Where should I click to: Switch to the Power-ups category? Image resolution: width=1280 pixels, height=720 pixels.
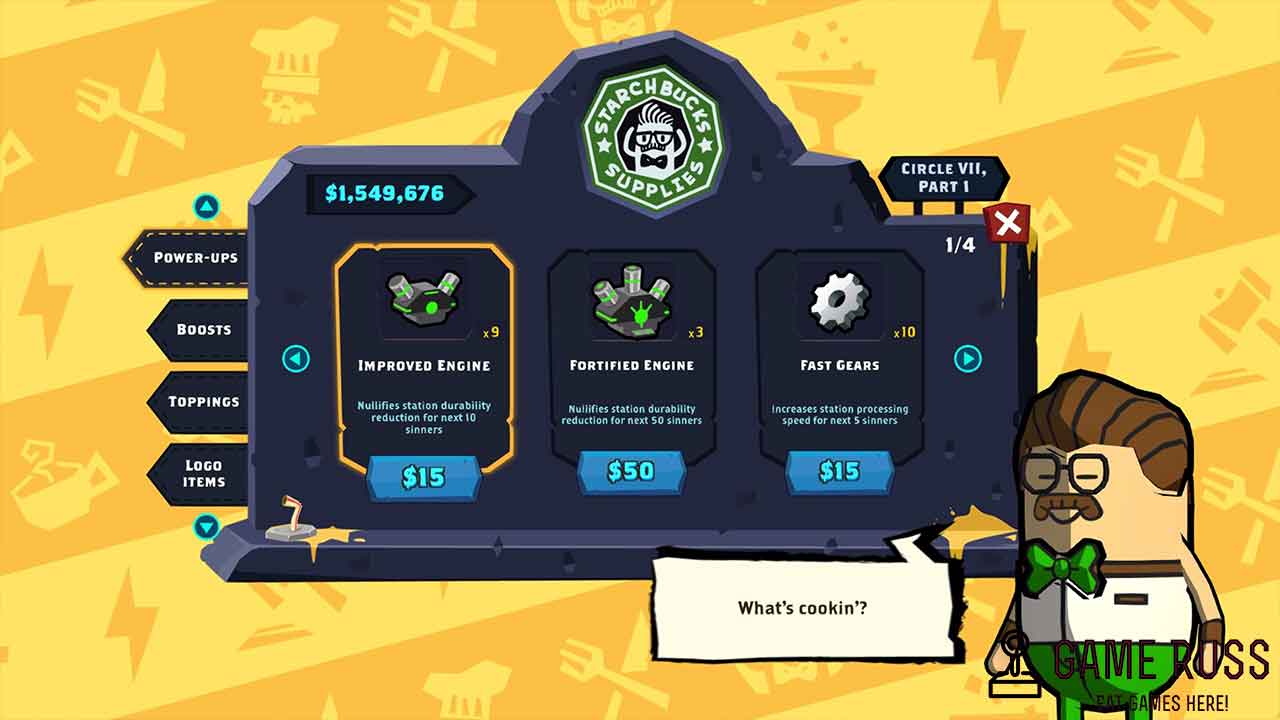coord(194,258)
